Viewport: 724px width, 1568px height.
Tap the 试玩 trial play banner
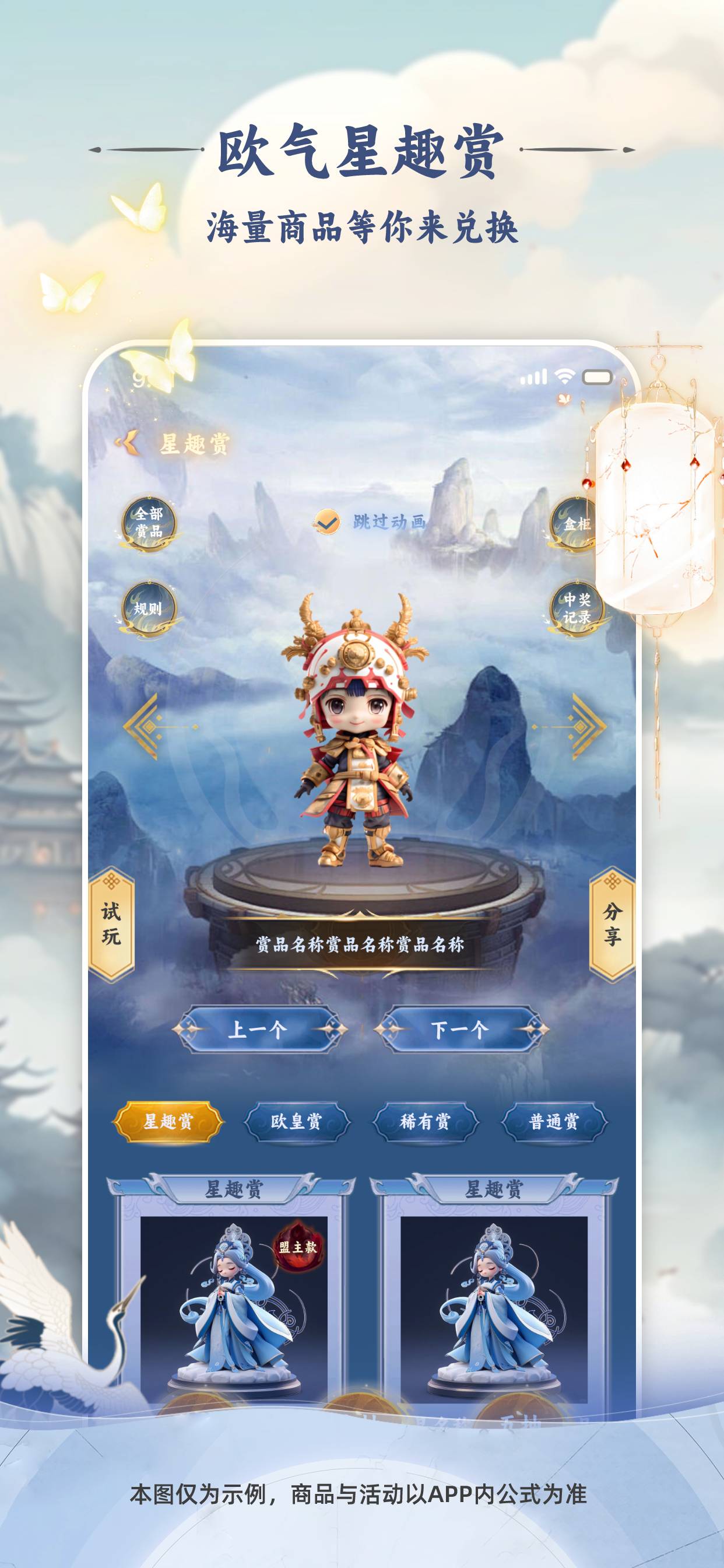pyautogui.click(x=111, y=924)
